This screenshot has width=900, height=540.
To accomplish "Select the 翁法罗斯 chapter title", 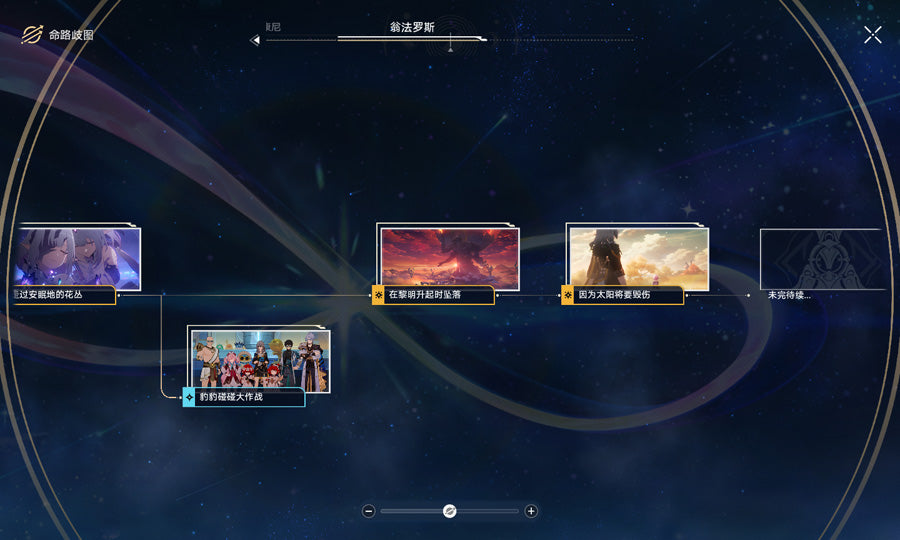I will click(x=412, y=28).
